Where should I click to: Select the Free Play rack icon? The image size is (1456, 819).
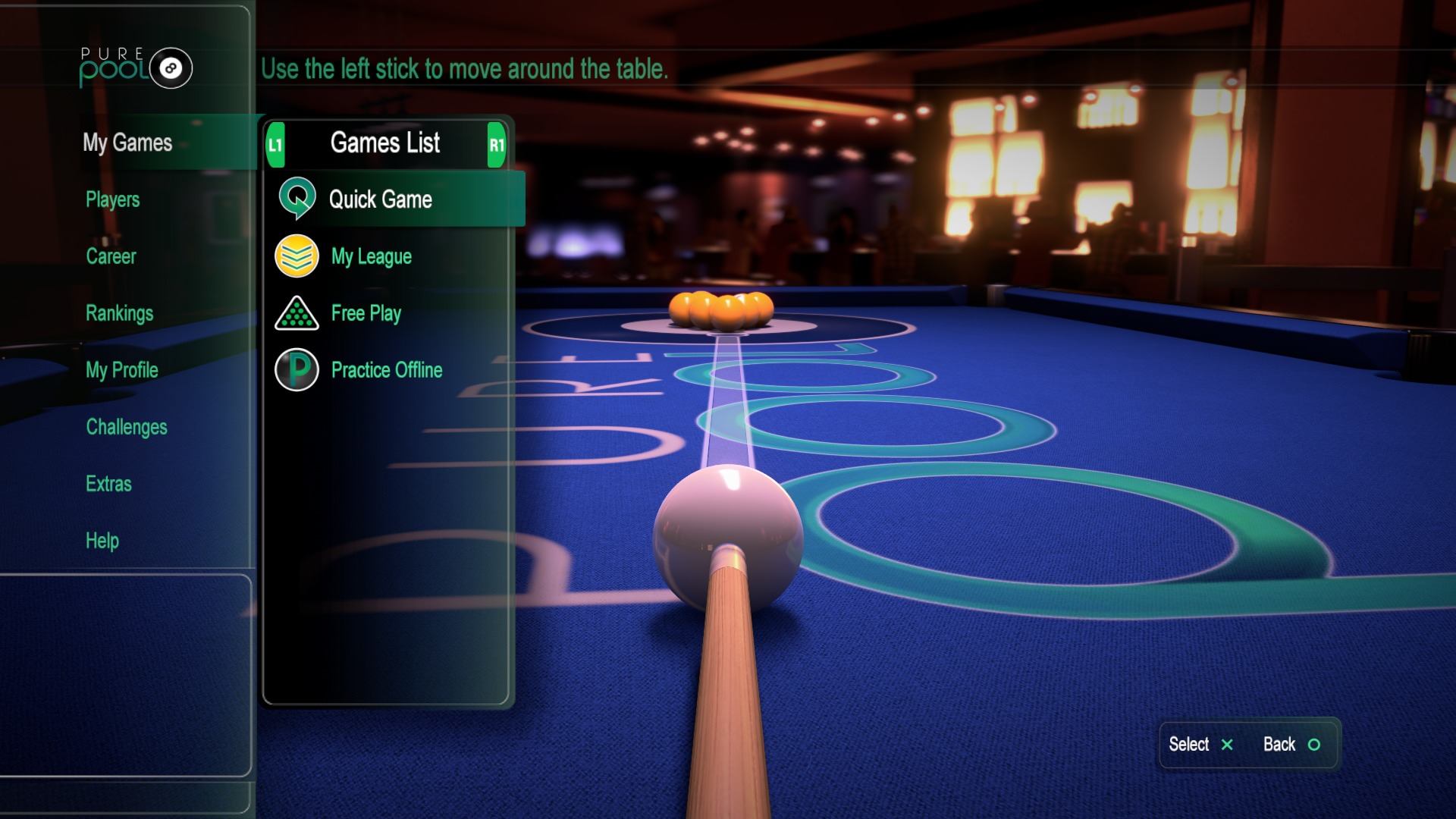click(x=297, y=313)
